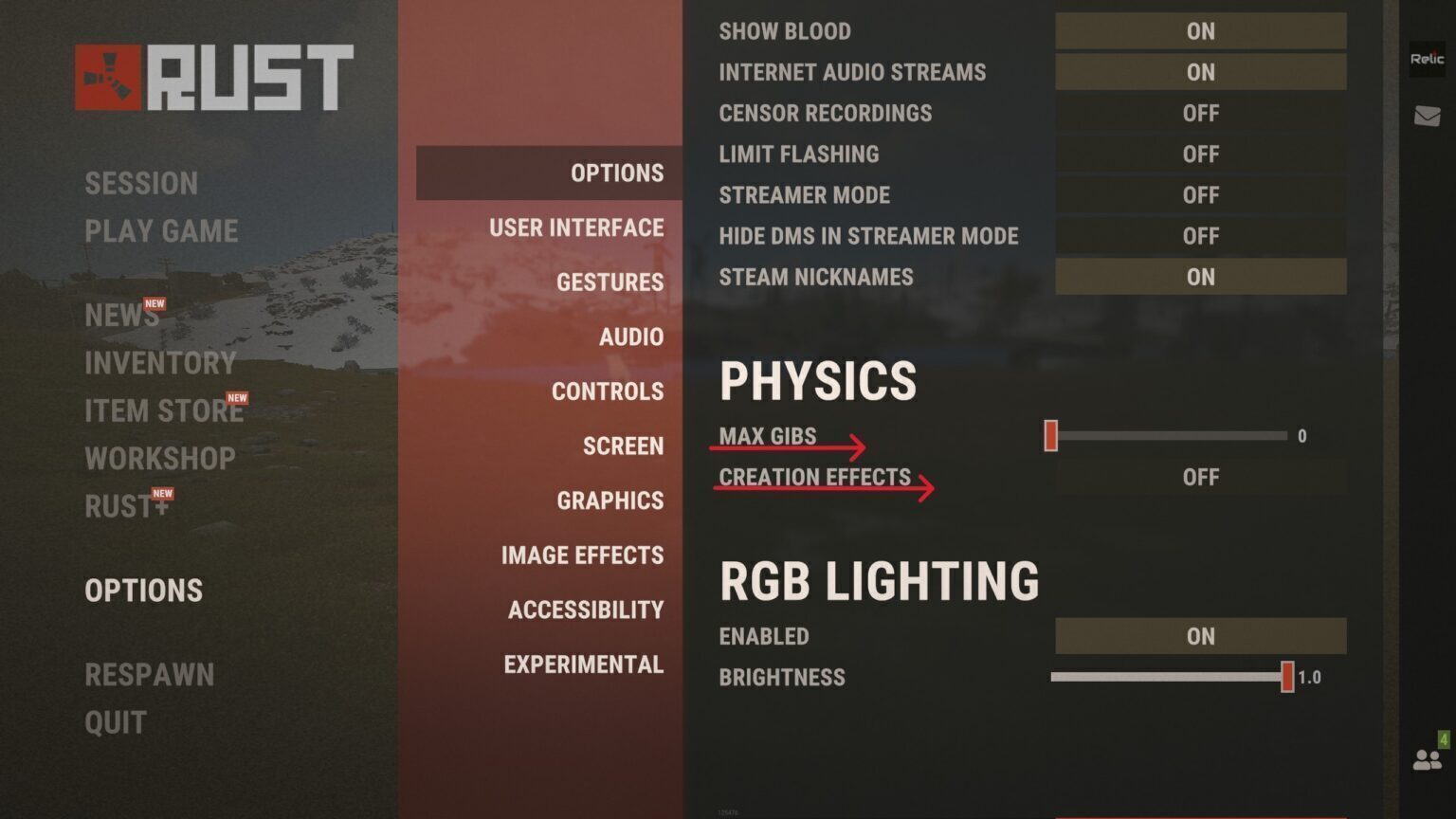The height and width of the screenshot is (819, 1456).
Task: Open the News section
Action: coord(121,316)
